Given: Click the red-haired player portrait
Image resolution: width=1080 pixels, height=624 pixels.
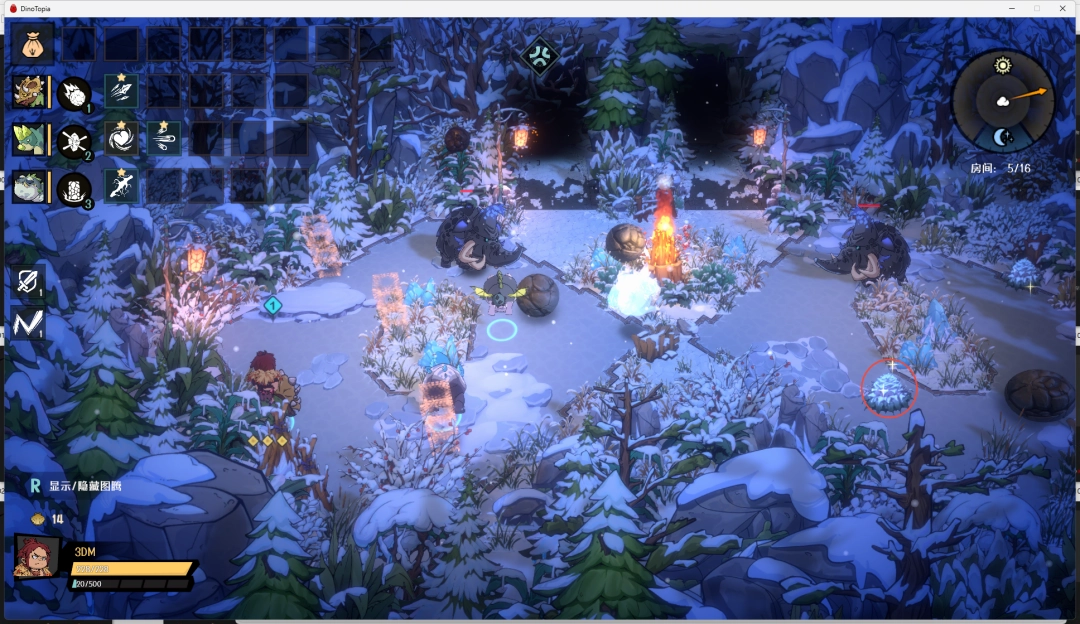Looking at the screenshot, I should [36, 556].
